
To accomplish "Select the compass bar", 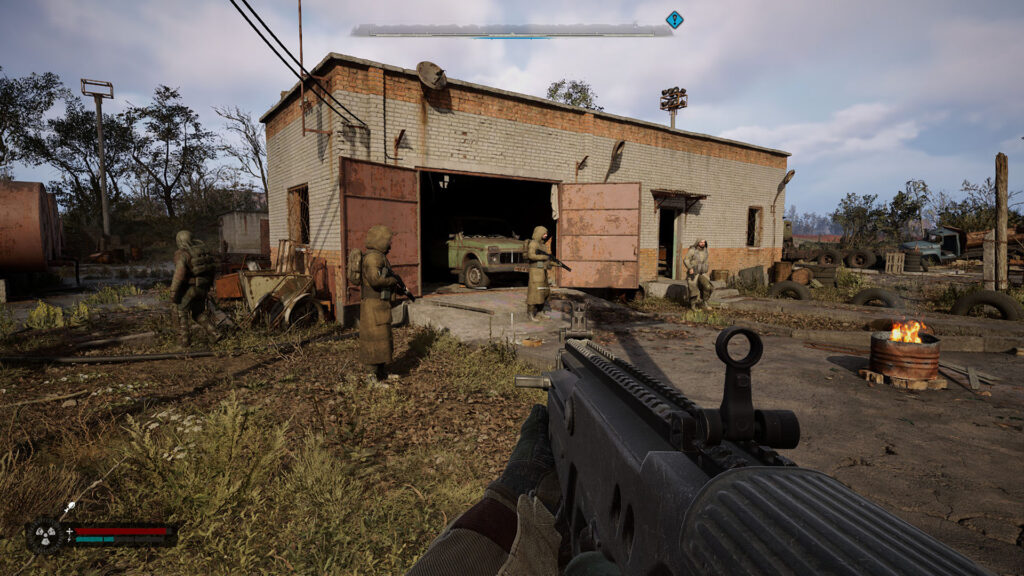I will click(x=511, y=31).
